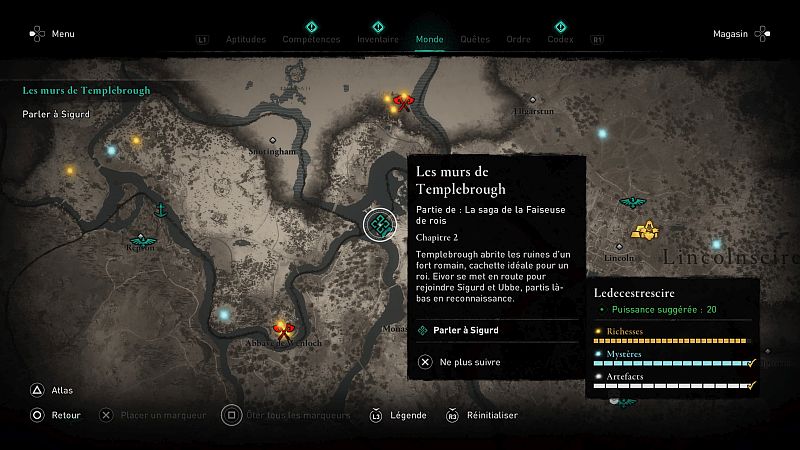Switch to the Codex tab
This screenshot has height=450, width=800.
tap(560, 39)
